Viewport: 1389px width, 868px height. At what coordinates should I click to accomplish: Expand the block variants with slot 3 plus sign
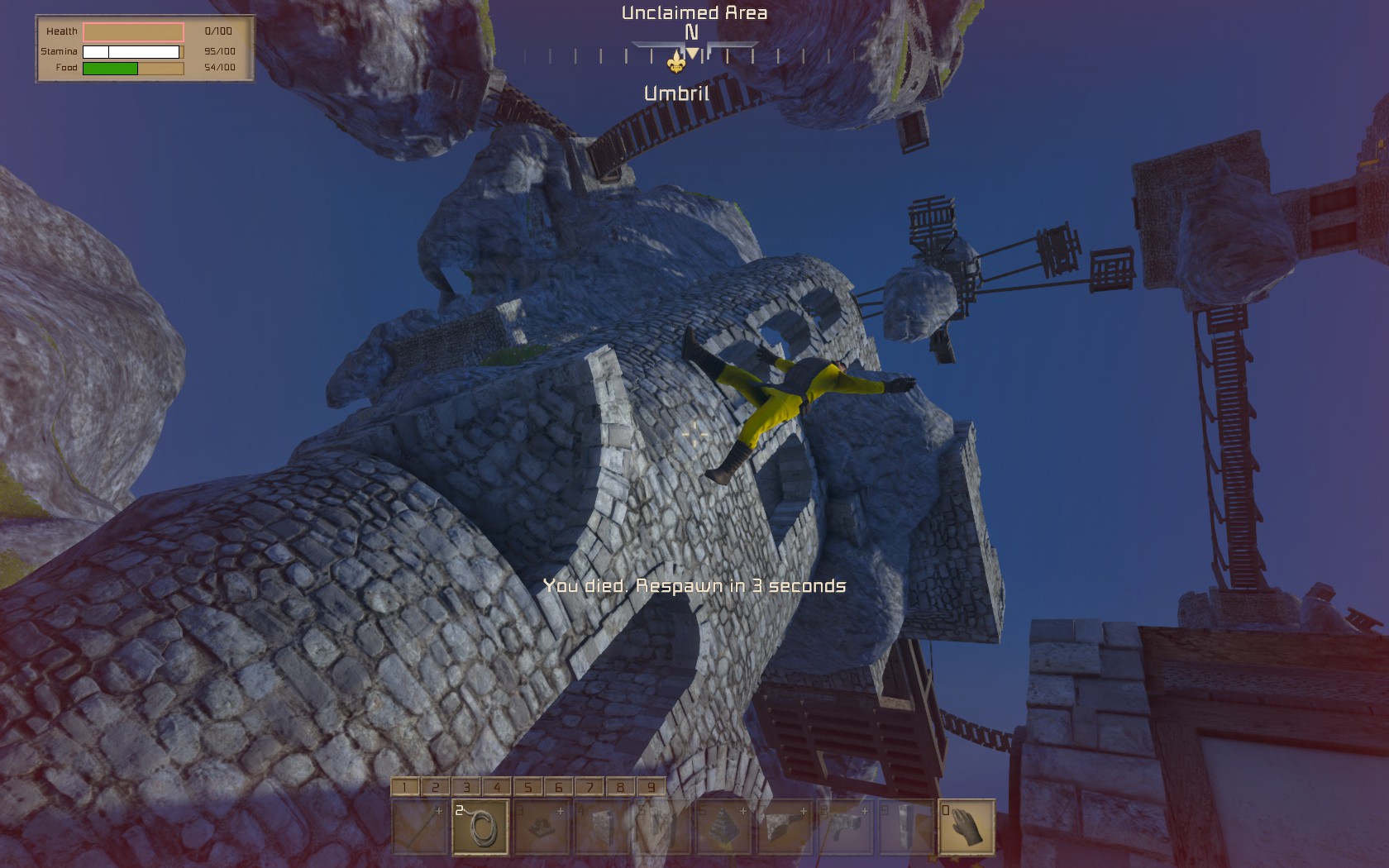pyautogui.click(x=560, y=812)
